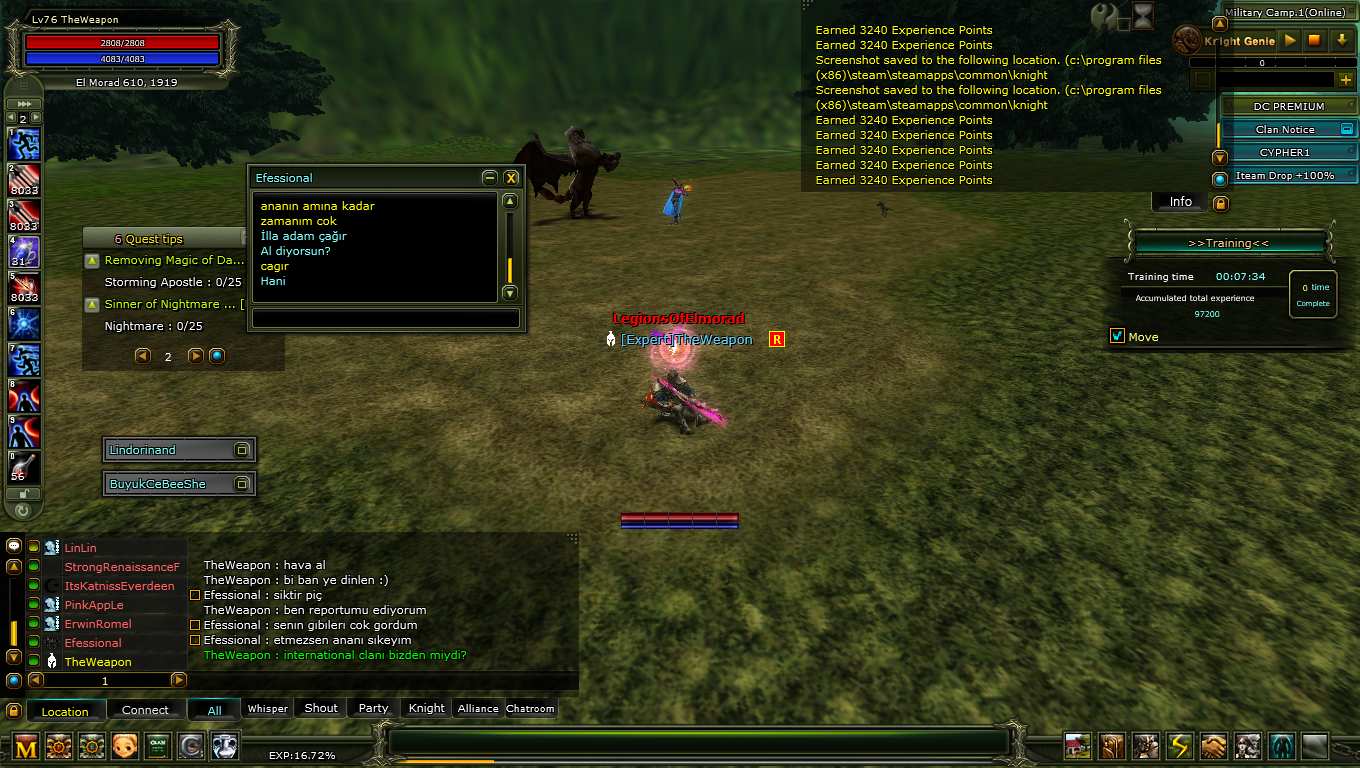Open the lightning bolt skill menu icon
Viewport: 1360px width, 768px height.
(x=1181, y=746)
